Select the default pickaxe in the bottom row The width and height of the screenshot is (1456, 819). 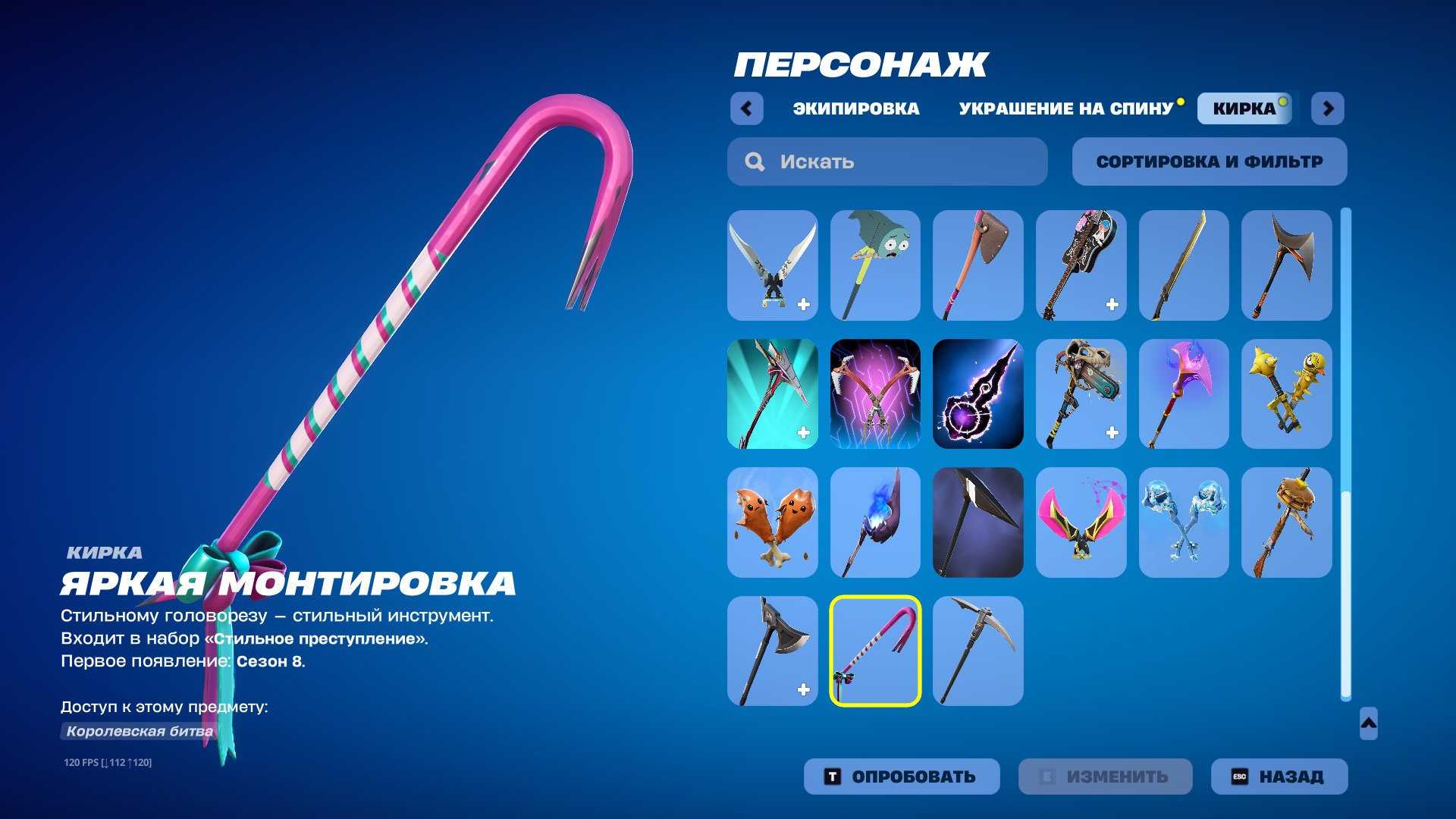pyautogui.click(x=978, y=651)
